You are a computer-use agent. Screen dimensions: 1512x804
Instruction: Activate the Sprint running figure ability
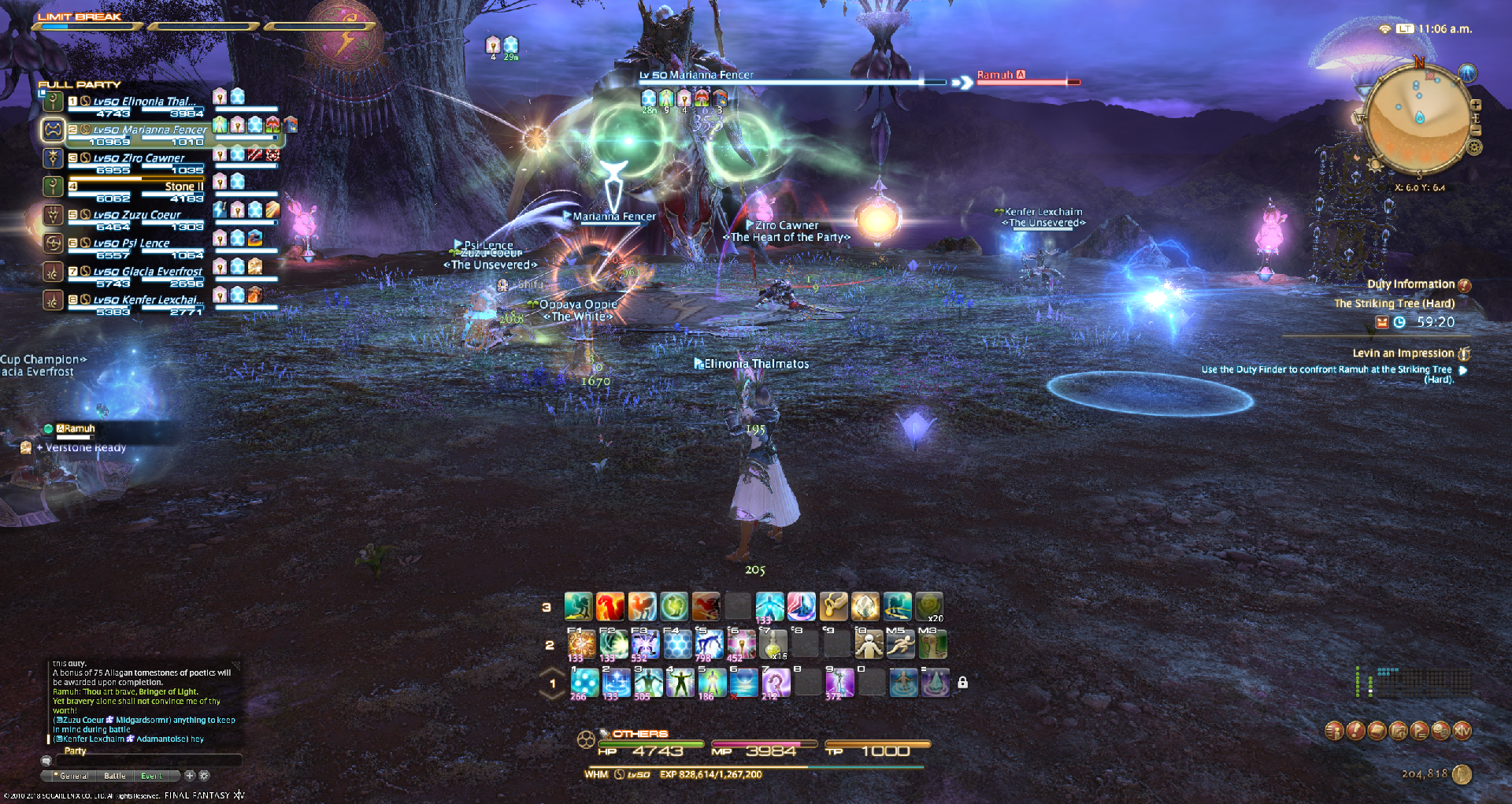[901, 645]
